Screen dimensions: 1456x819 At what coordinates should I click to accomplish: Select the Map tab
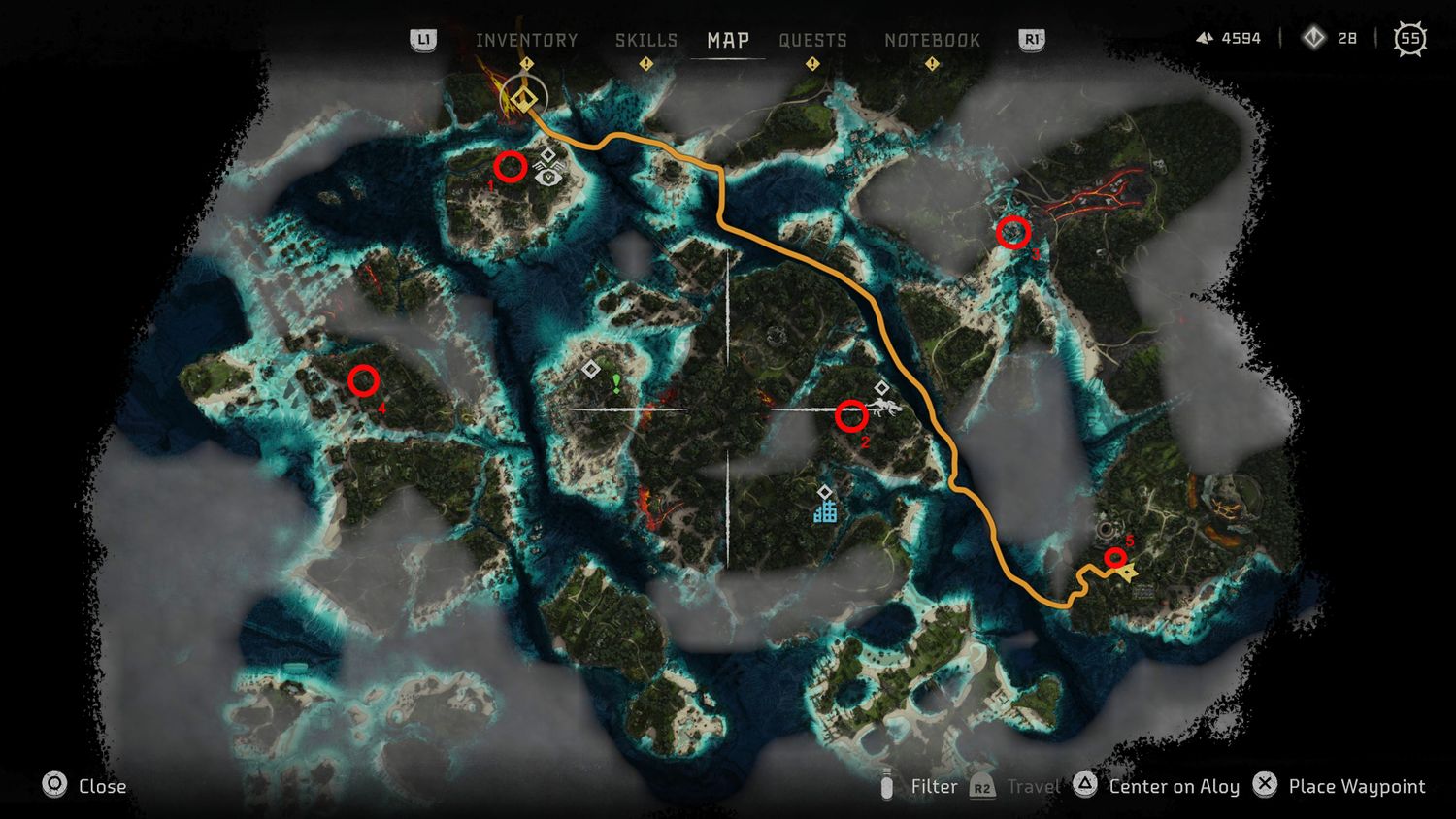click(x=727, y=40)
